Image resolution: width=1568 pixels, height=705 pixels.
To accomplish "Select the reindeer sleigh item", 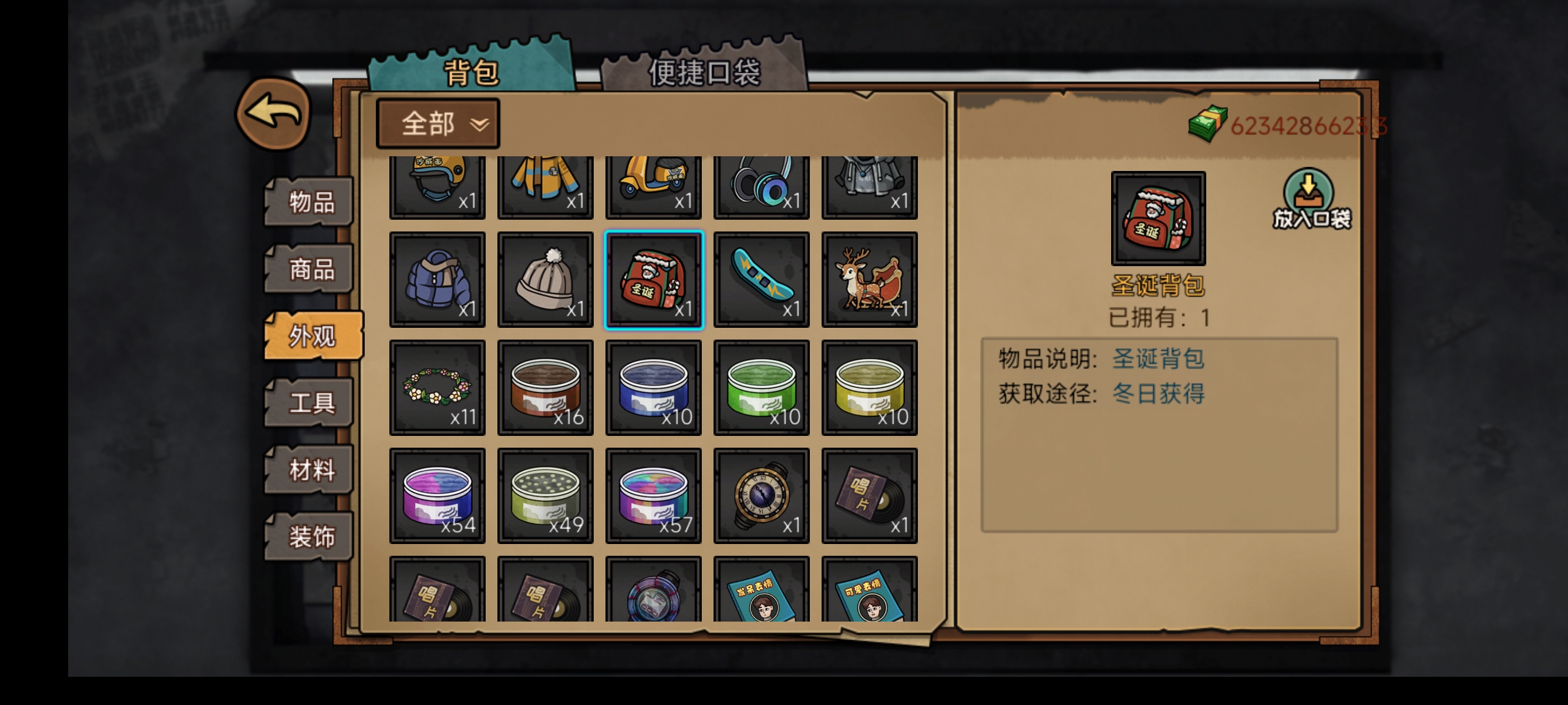I will 869,279.
